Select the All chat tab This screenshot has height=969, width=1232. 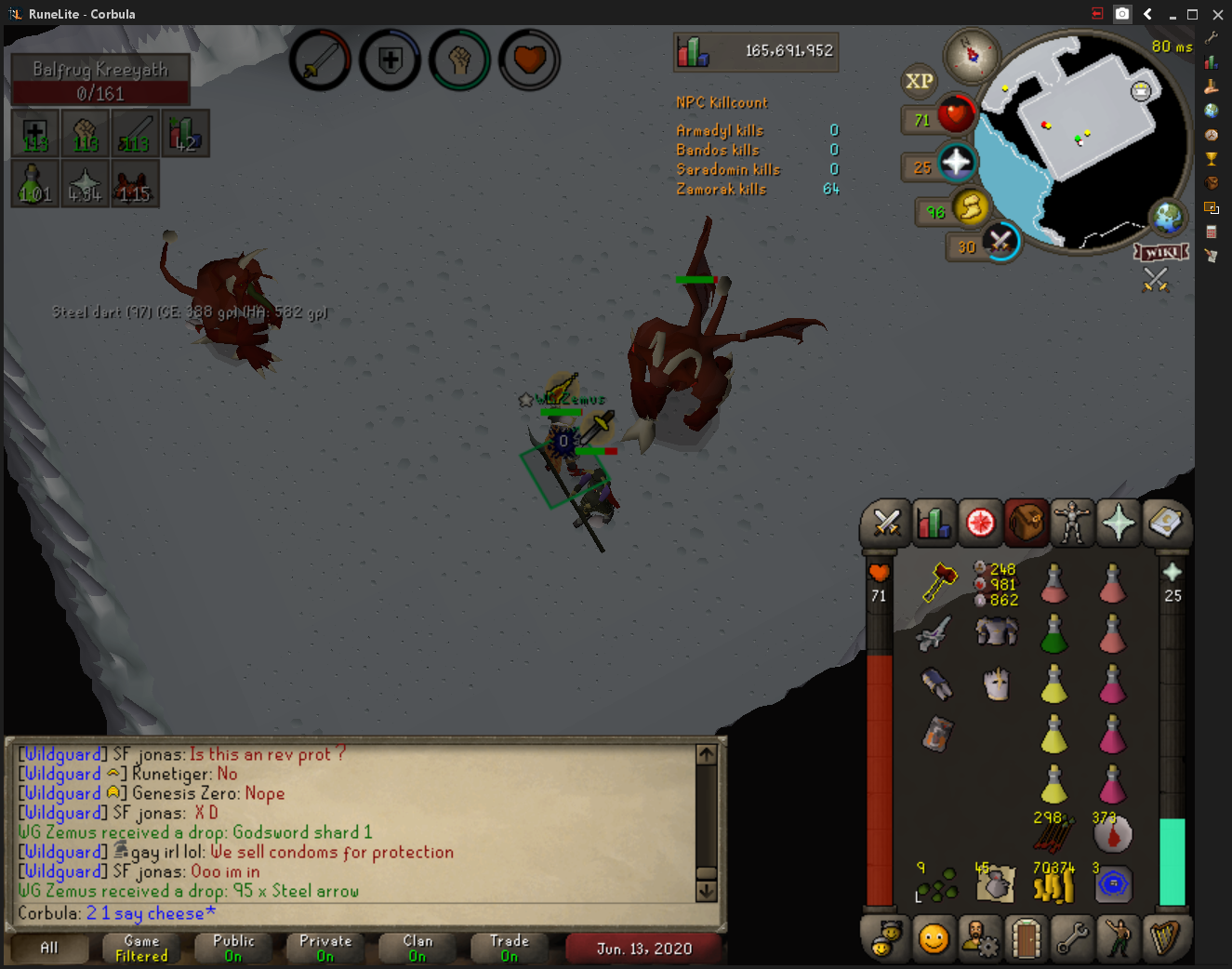click(x=49, y=948)
